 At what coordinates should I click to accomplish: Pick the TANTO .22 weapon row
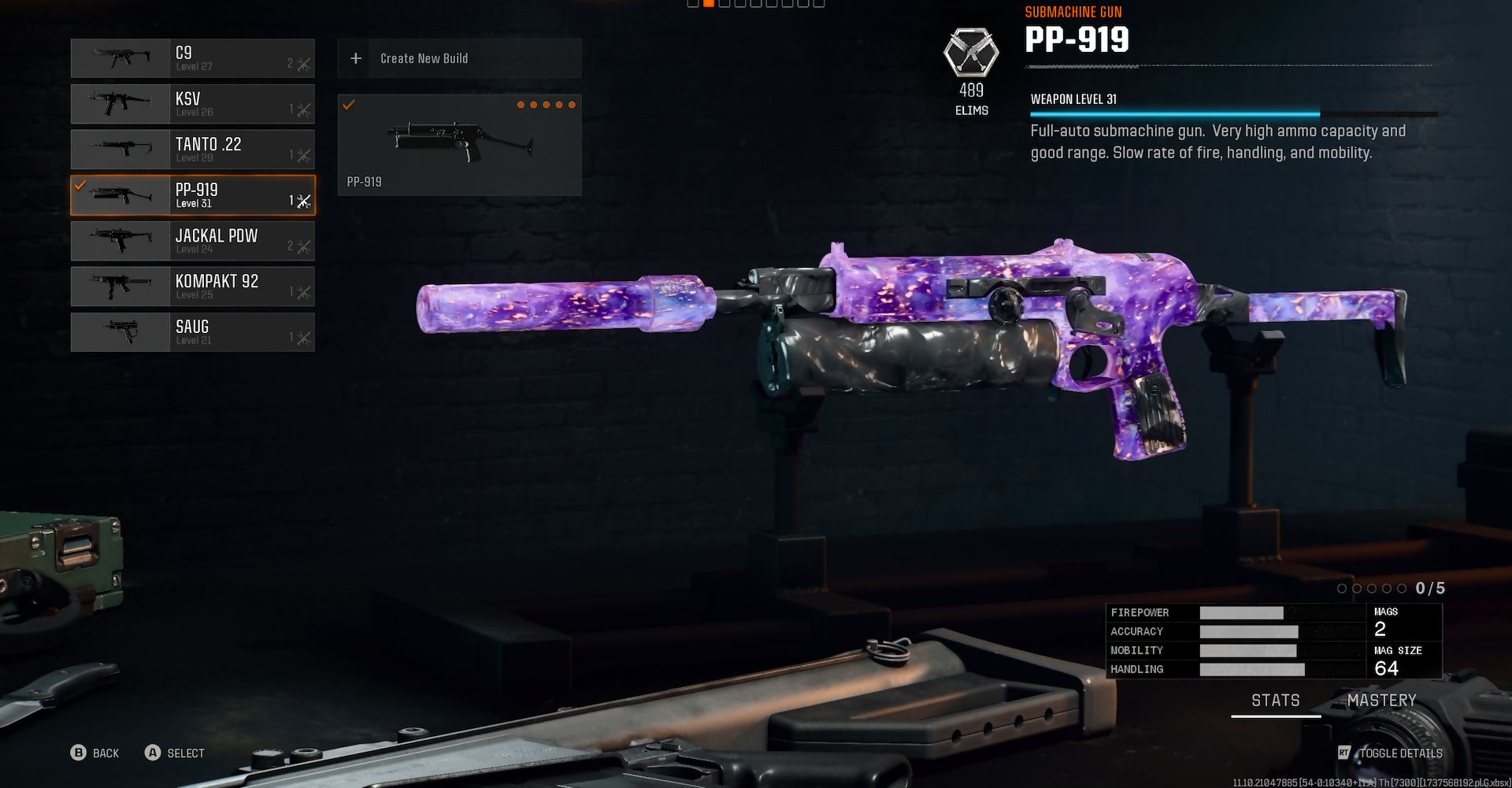click(193, 150)
